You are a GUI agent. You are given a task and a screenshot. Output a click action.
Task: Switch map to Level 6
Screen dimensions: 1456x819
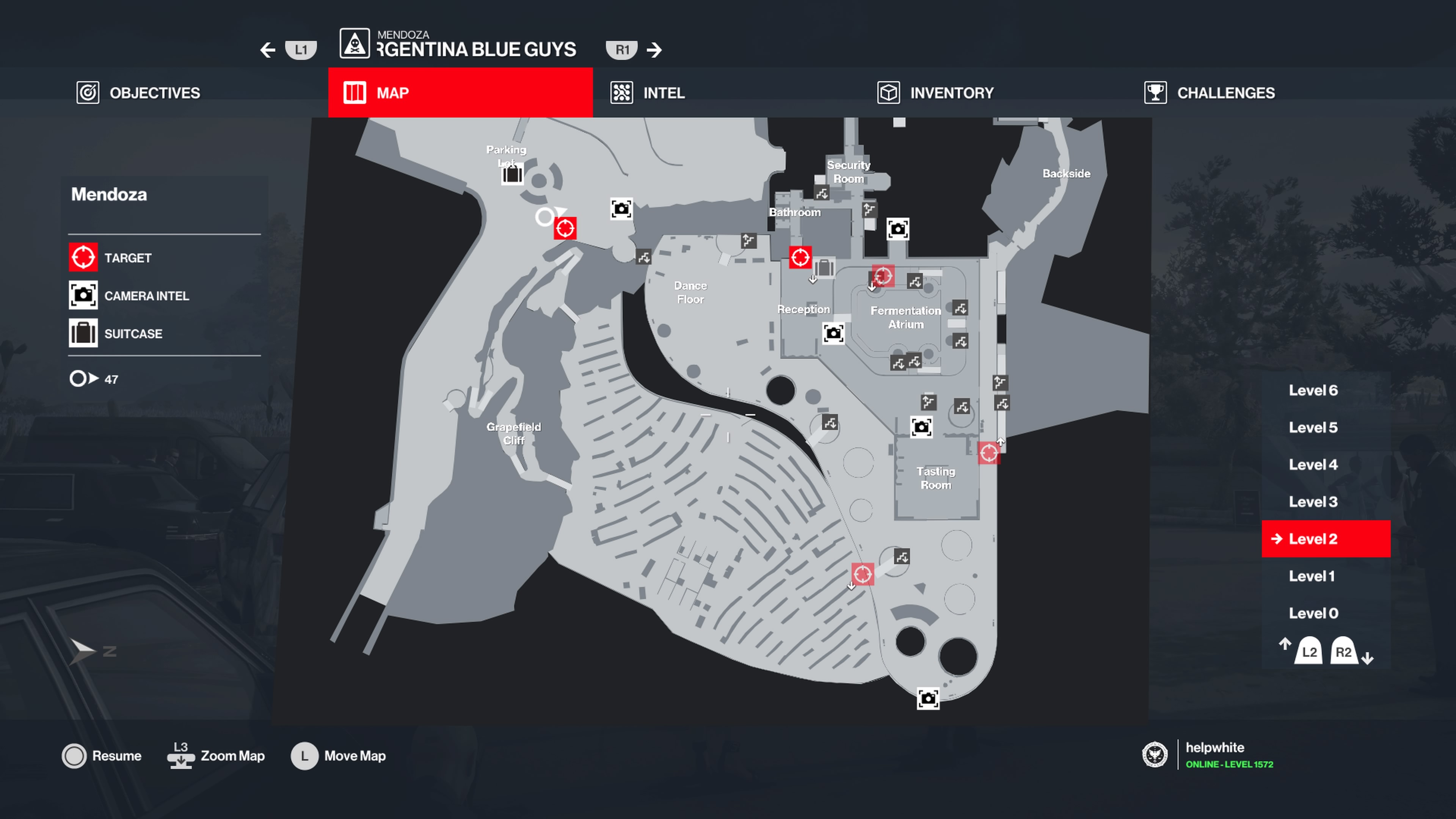coord(1312,391)
